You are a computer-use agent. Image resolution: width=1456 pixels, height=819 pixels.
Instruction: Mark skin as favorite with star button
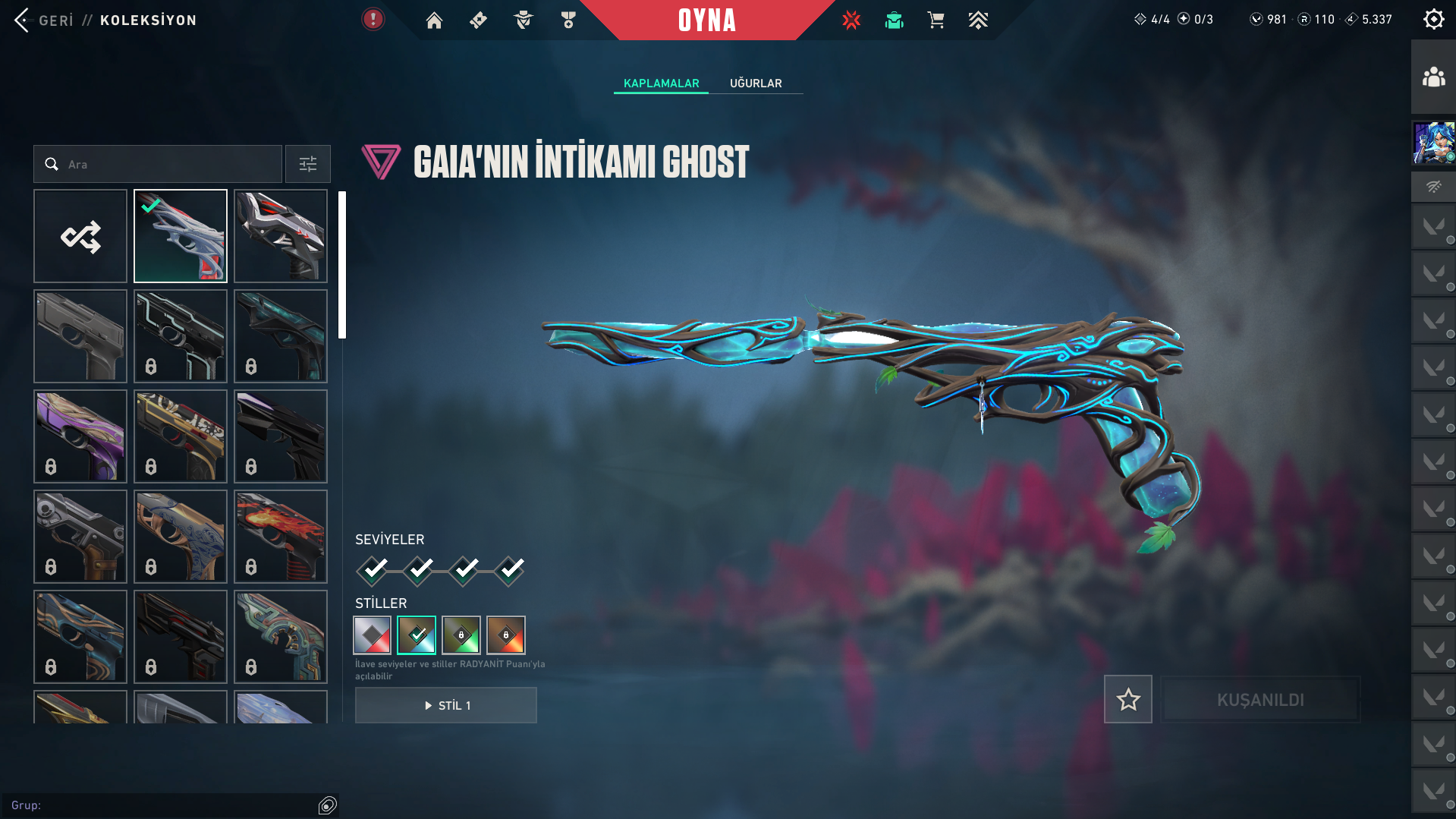pyautogui.click(x=1127, y=699)
